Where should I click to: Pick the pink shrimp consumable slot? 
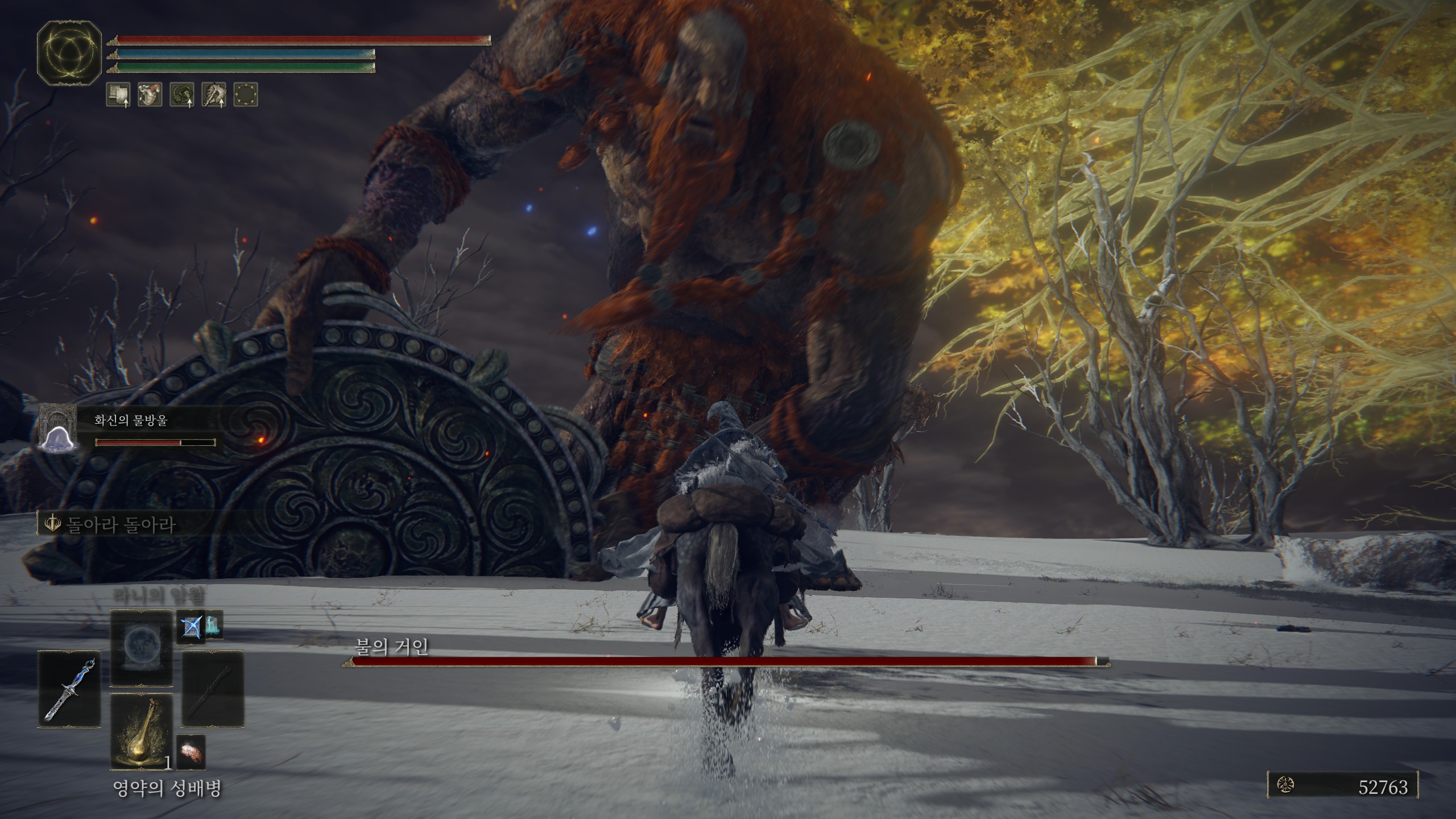[x=191, y=752]
